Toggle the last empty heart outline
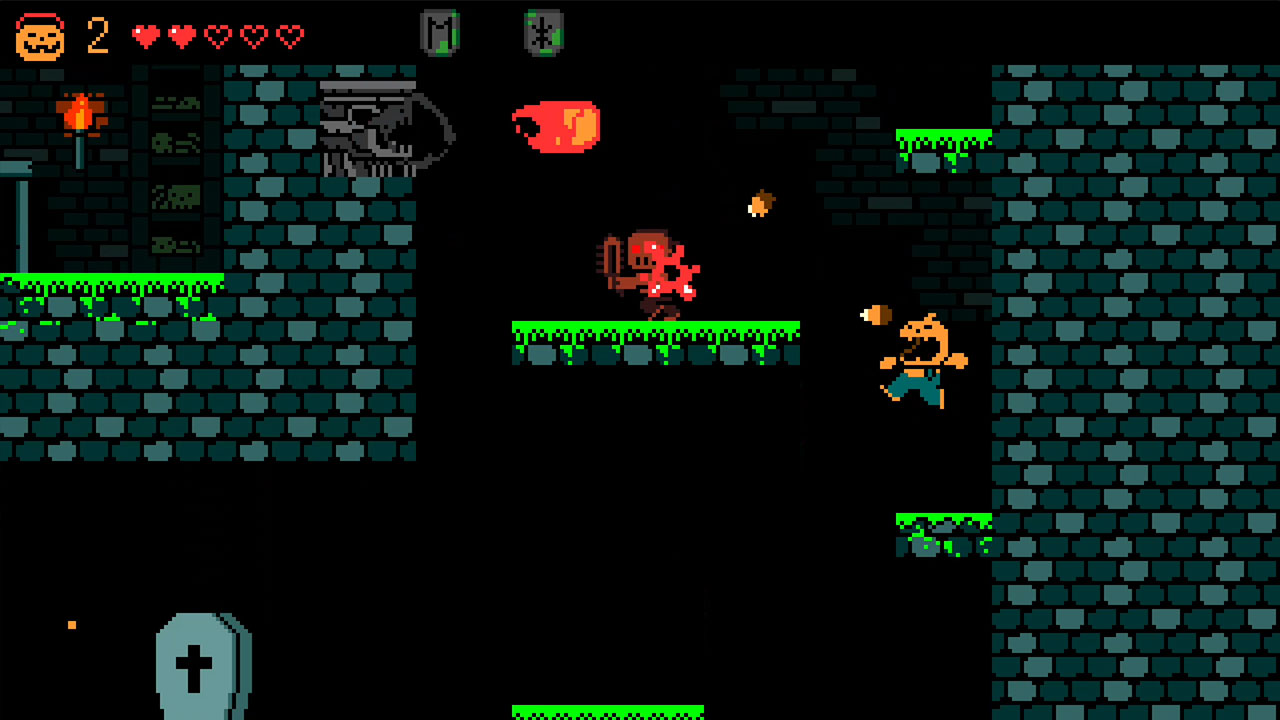The height and width of the screenshot is (720, 1280). click(290, 33)
